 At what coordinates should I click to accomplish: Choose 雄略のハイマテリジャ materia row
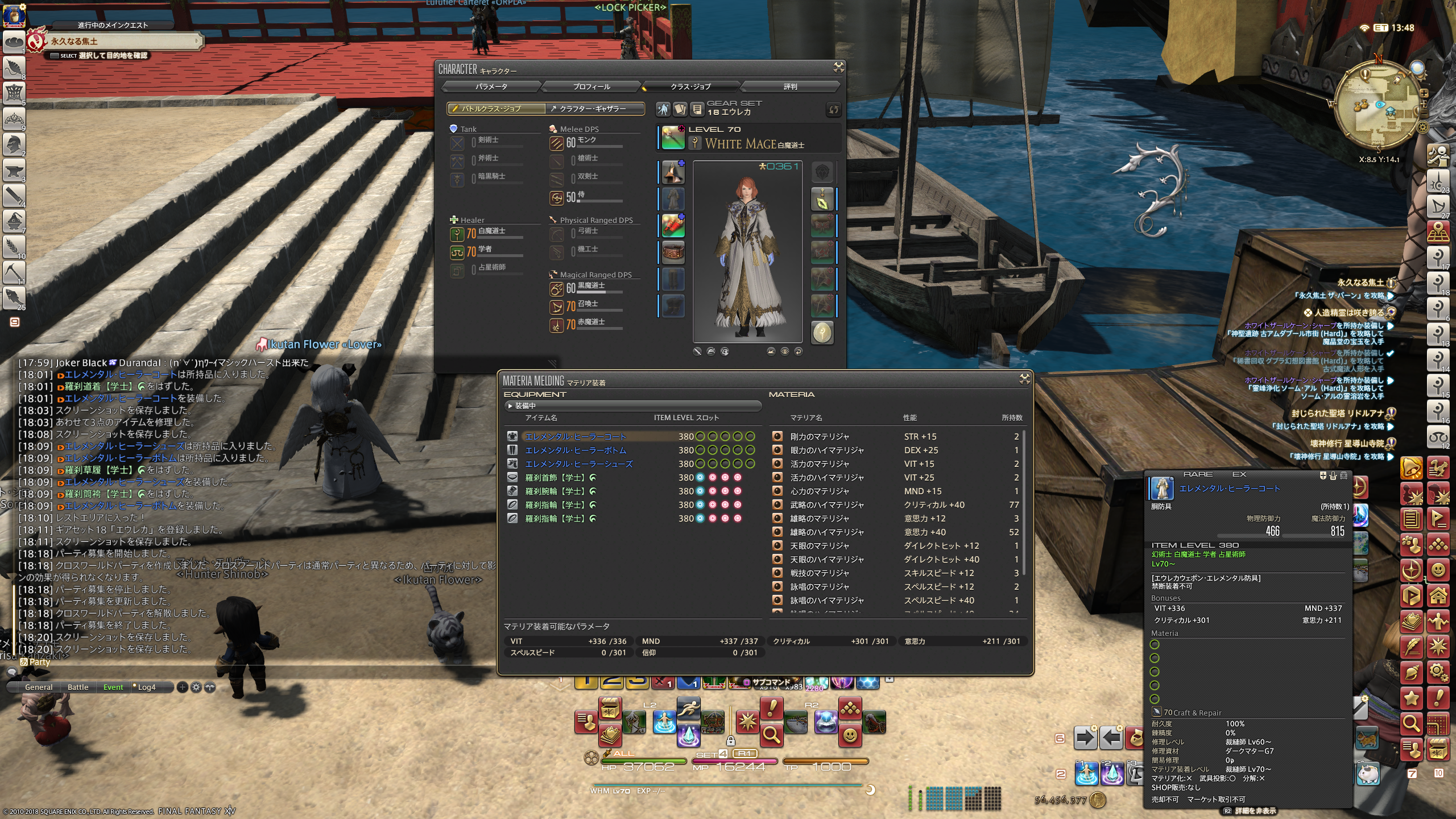826,532
